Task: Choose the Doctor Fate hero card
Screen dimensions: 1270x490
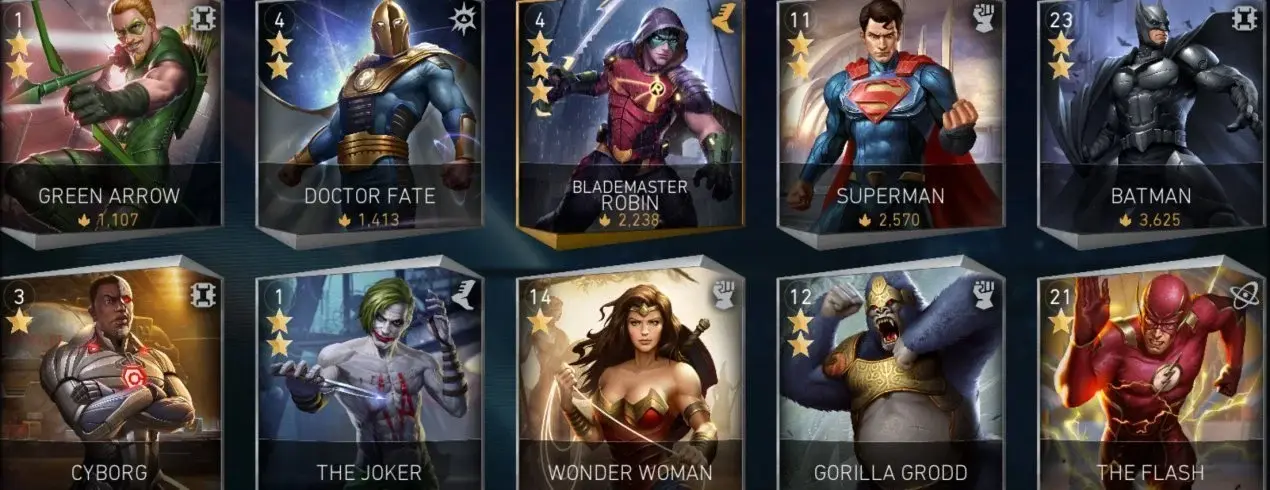Action: [370, 115]
